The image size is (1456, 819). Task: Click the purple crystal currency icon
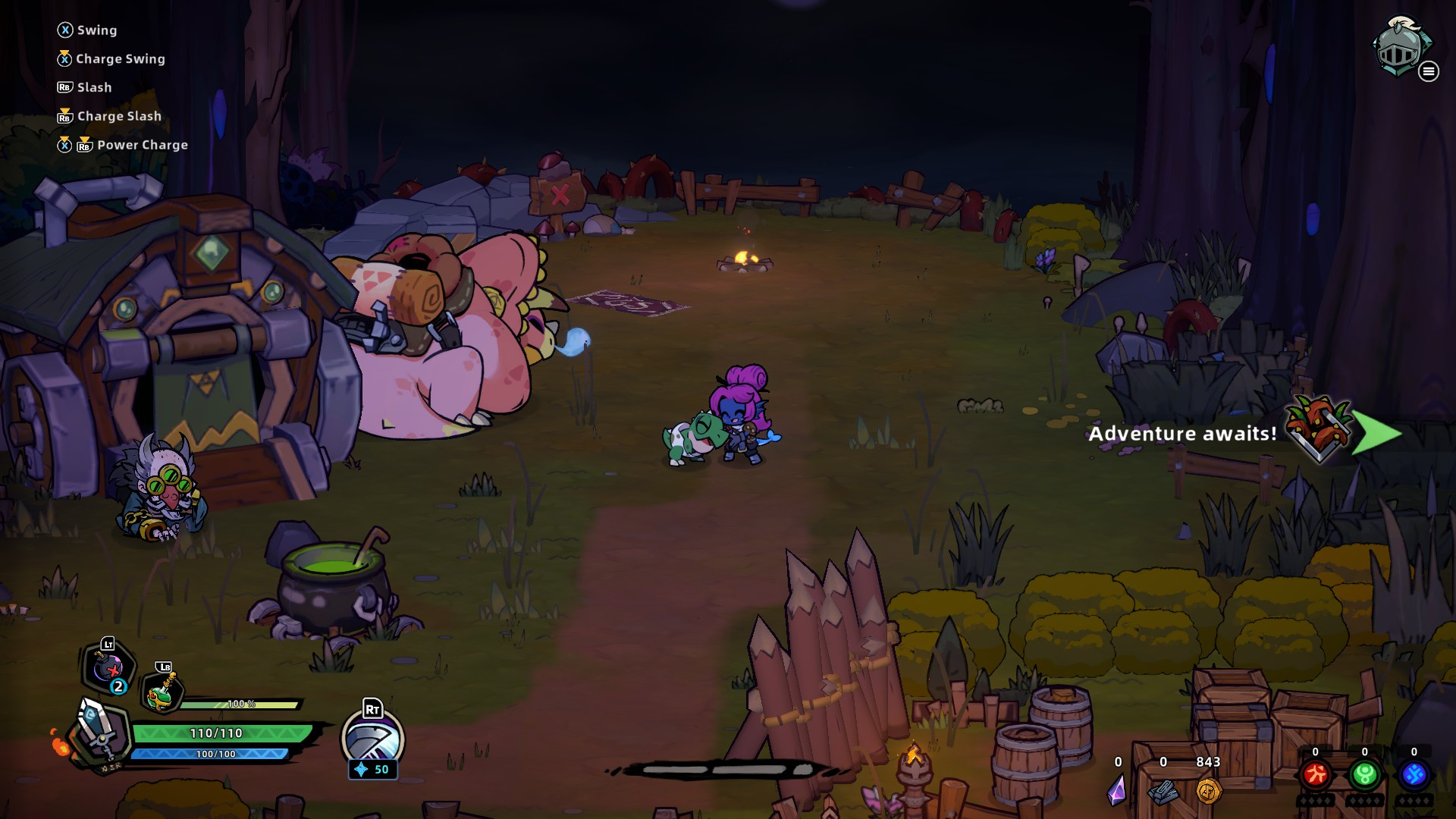tap(1117, 790)
